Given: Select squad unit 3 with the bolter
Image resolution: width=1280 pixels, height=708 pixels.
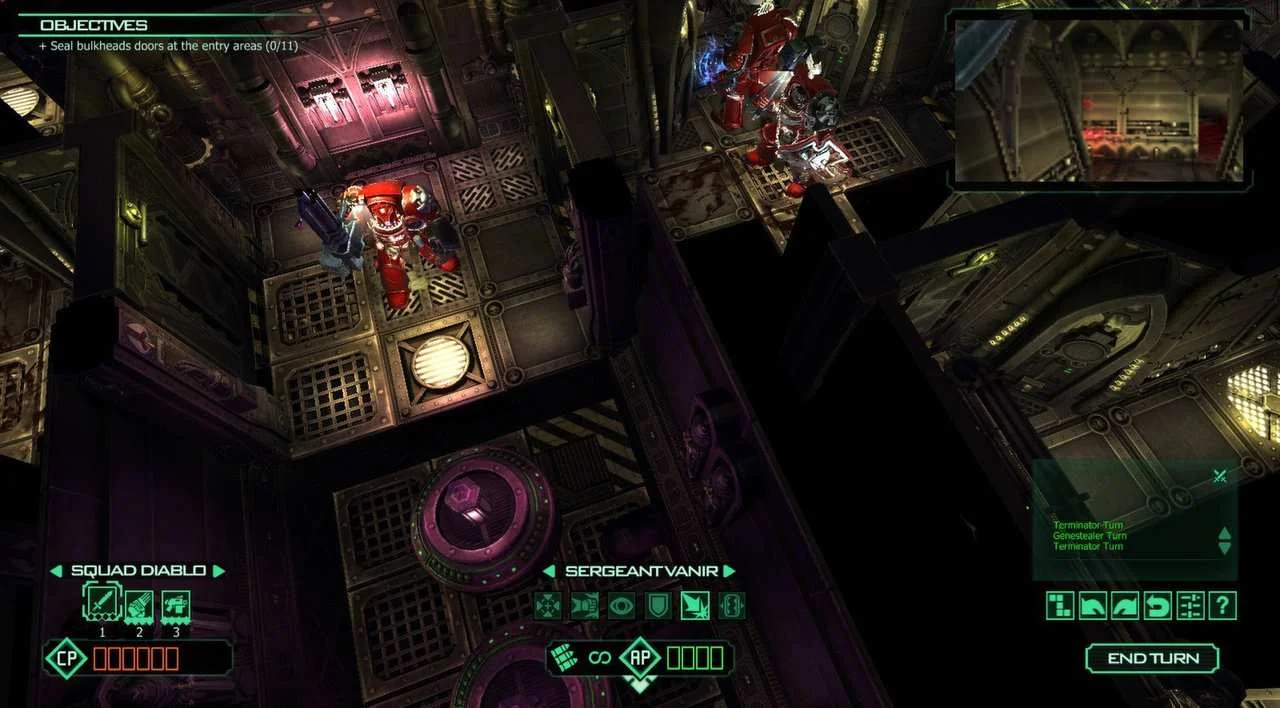Looking at the screenshot, I should (176, 605).
